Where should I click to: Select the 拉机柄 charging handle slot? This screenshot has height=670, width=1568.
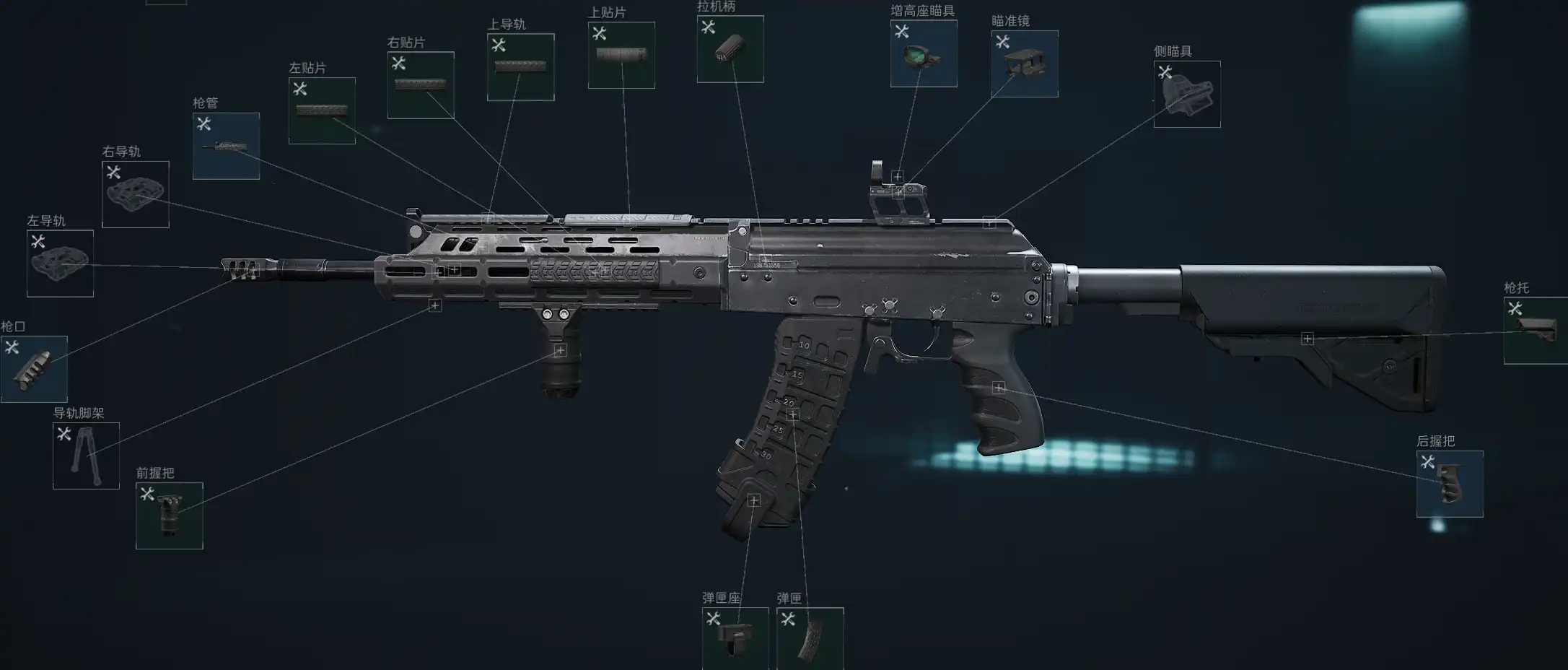tap(730, 49)
